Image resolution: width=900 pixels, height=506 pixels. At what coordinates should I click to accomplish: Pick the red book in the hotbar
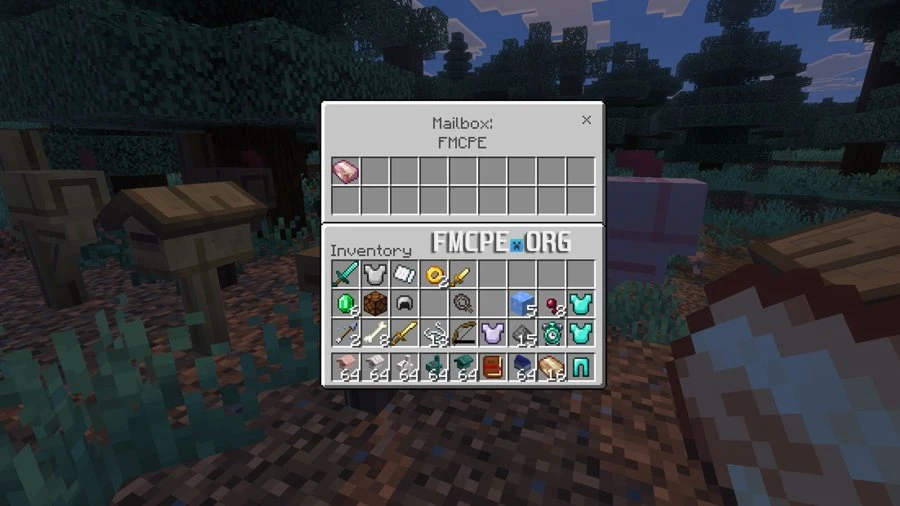point(492,368)
